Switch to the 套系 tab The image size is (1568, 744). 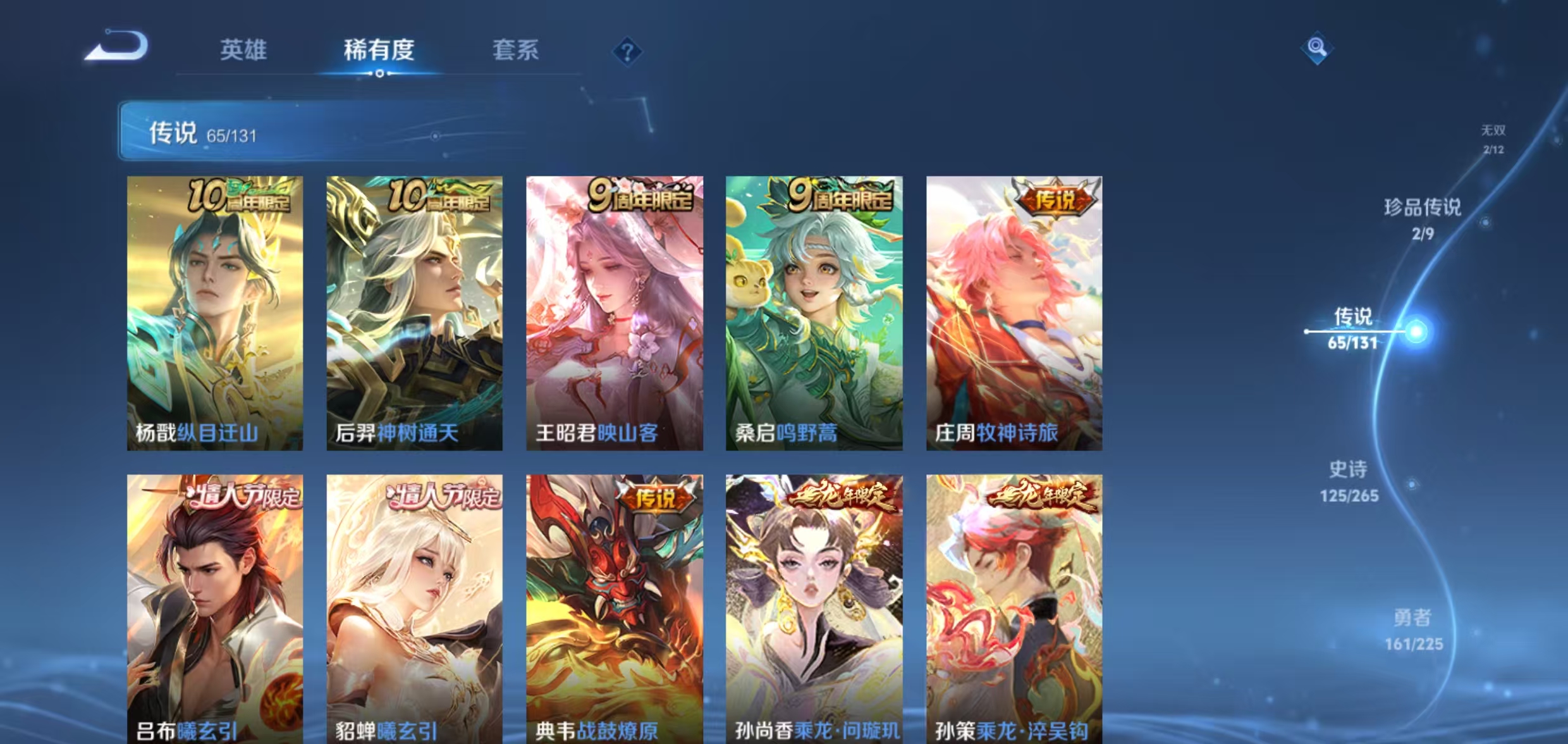pyautogui.click(x=517, y=51)
